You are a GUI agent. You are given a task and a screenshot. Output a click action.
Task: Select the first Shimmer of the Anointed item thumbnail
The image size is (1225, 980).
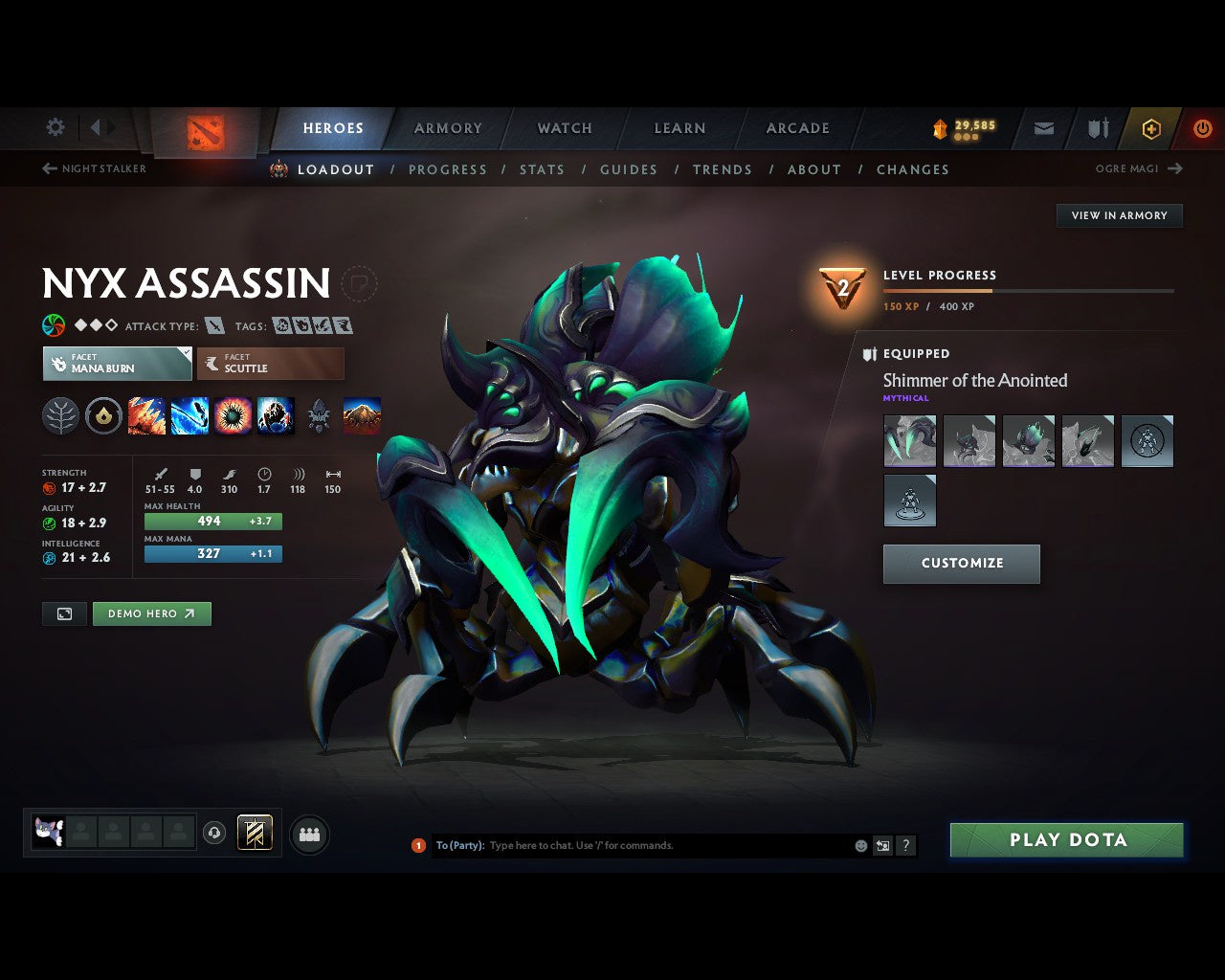click(909, 440)
